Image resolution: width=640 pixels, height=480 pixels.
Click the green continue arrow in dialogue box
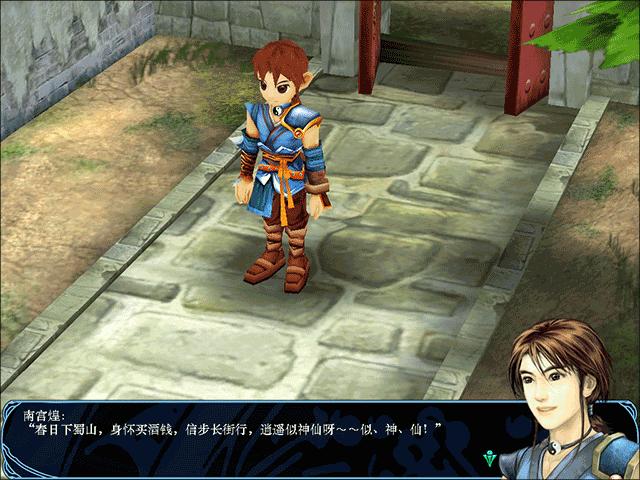point(488,459)
